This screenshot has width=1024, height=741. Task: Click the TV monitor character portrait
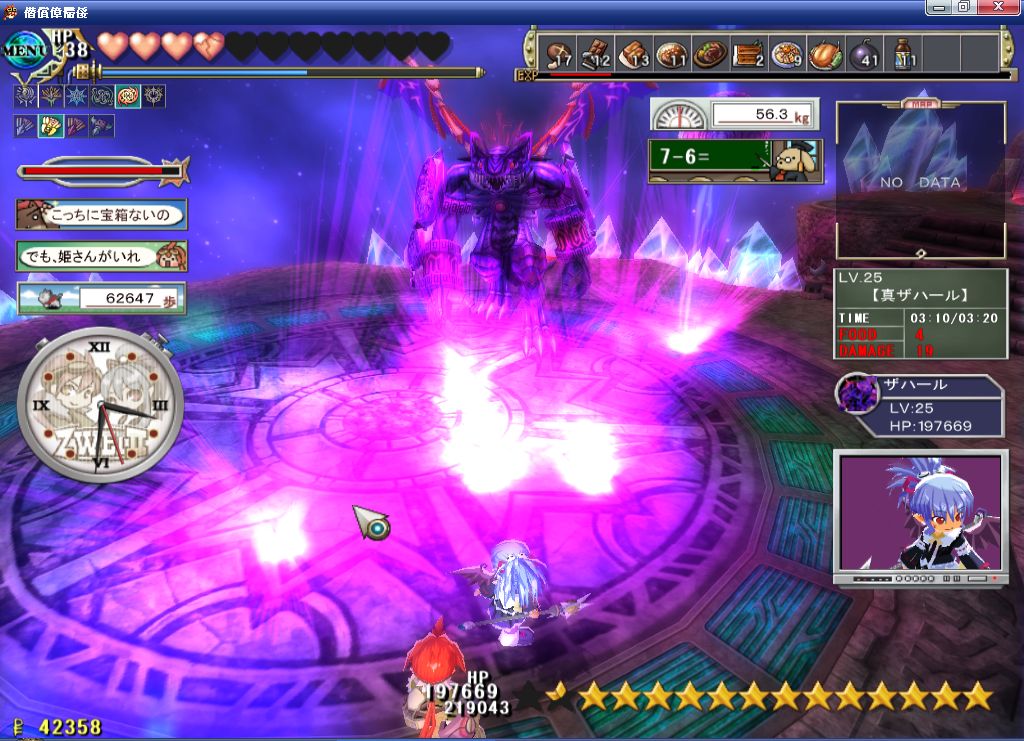click(920, 515)
